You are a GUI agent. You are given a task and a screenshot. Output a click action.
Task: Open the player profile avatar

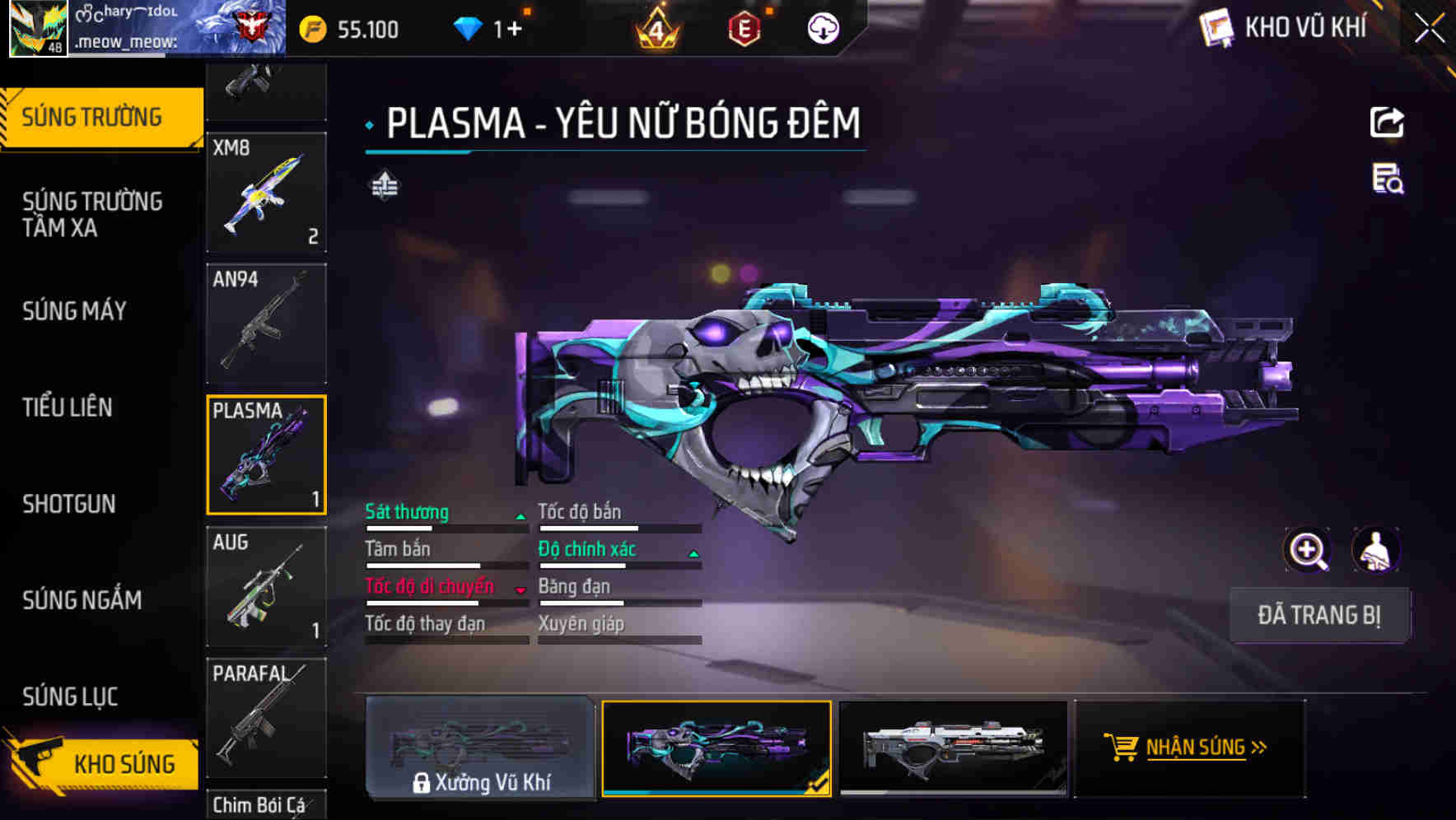[x=38, y=29]
